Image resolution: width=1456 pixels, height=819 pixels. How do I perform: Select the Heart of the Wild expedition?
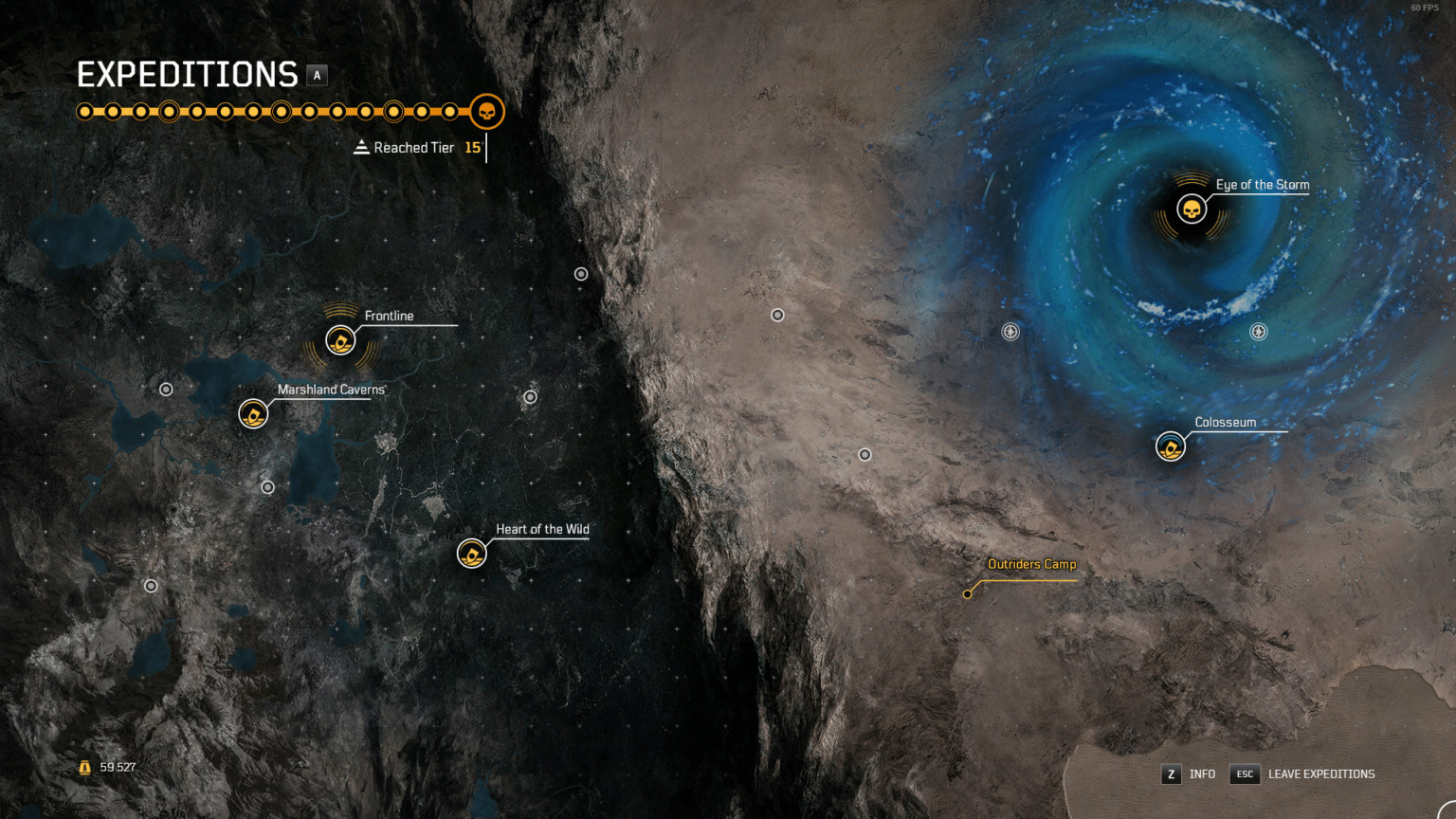[x=472, y=553]
